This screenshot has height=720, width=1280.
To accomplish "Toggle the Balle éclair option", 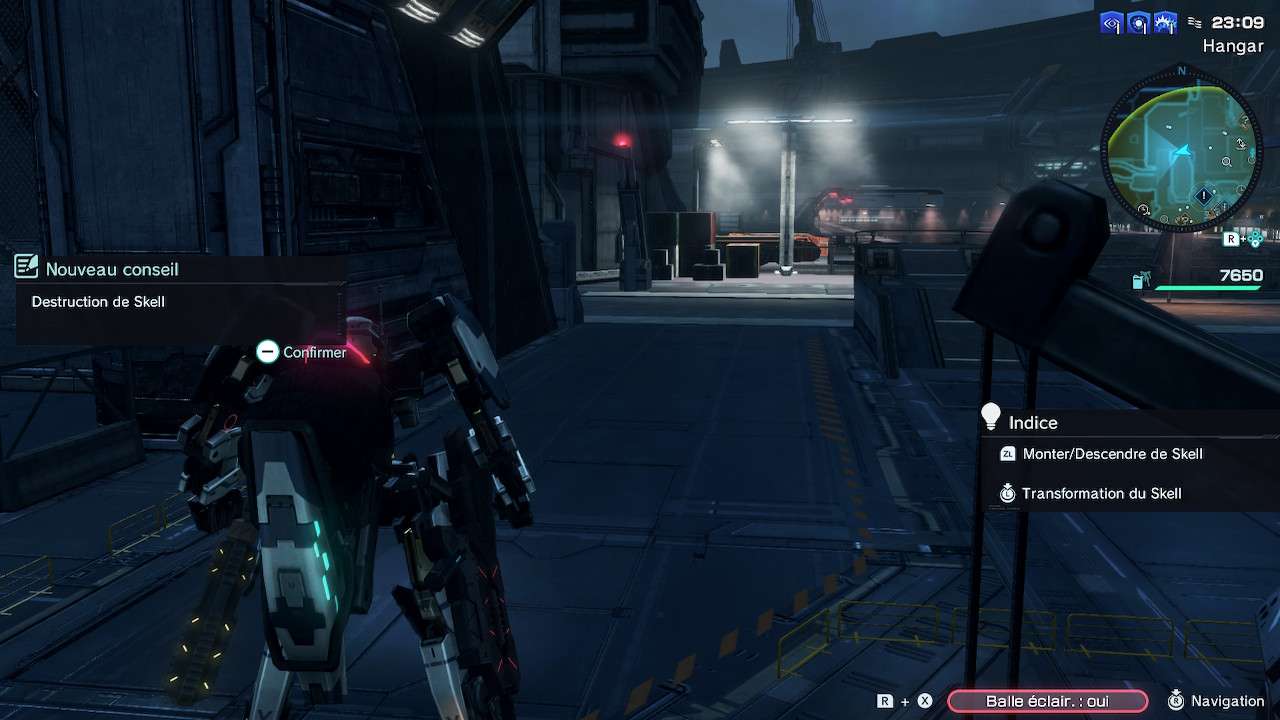I will [x=1047, y=701].
